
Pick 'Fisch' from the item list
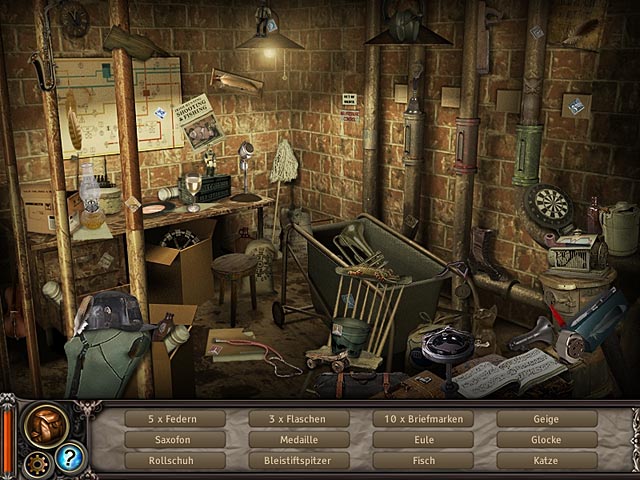(423, 460)
